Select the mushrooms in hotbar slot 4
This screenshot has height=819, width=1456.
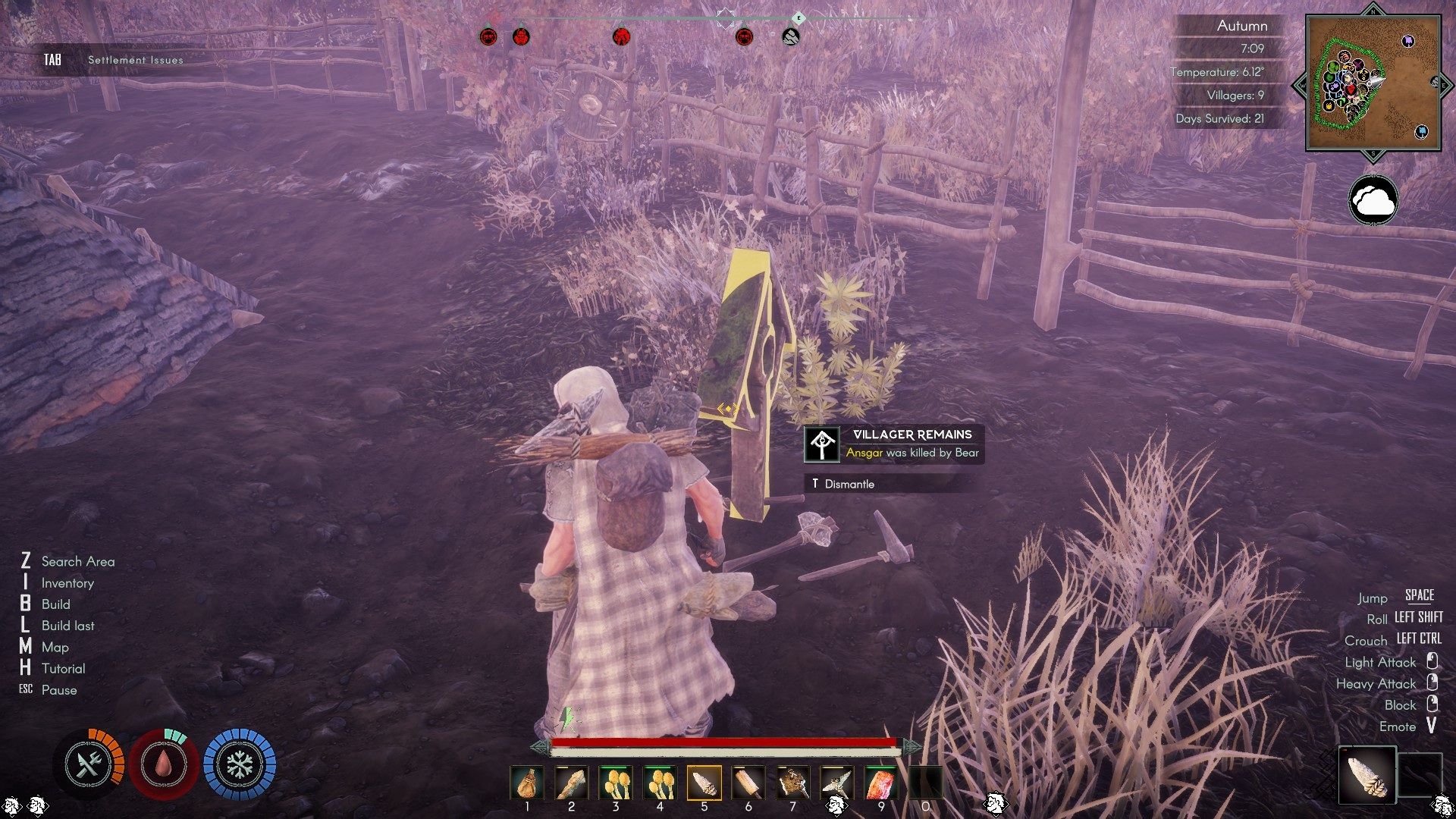click(x=660, y=782)
